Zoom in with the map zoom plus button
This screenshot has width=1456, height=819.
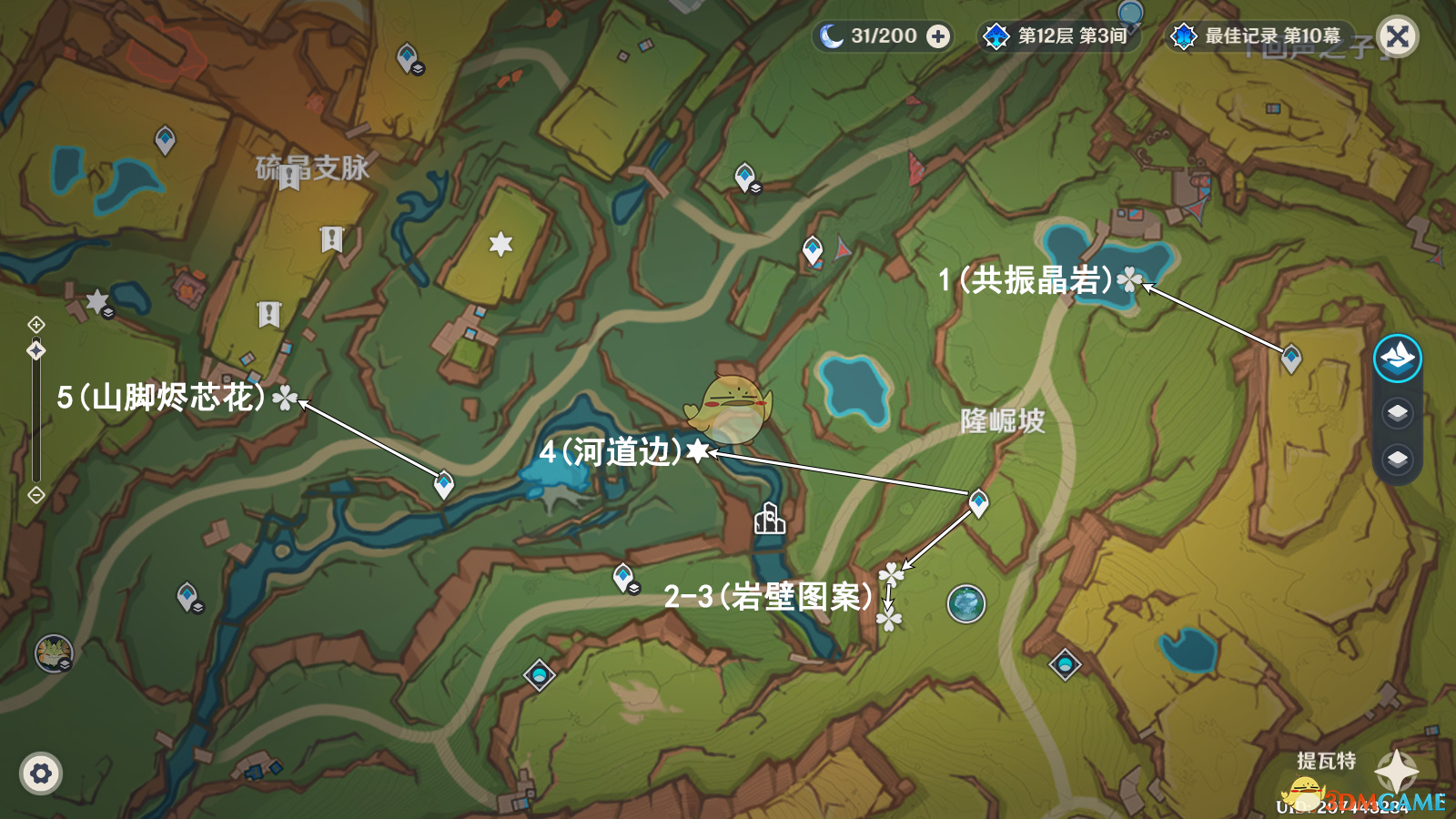(36, 325)
